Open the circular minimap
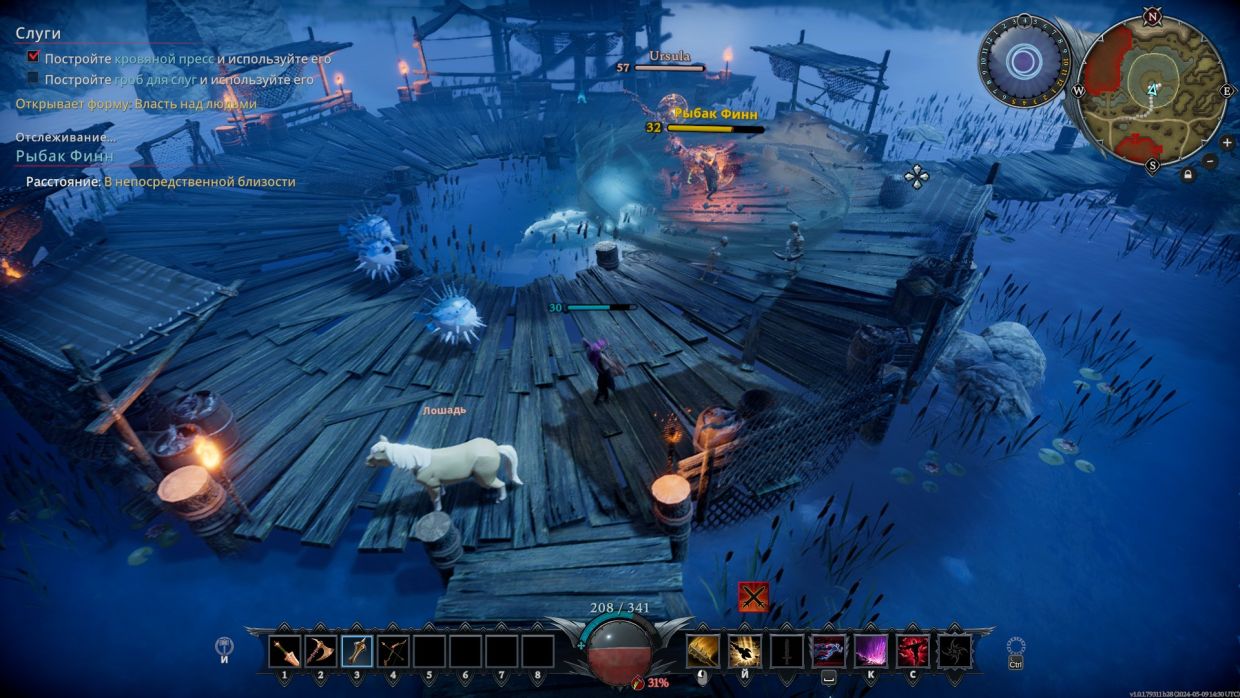Viewport: 1240px width, 698px height. [1152, 89]
